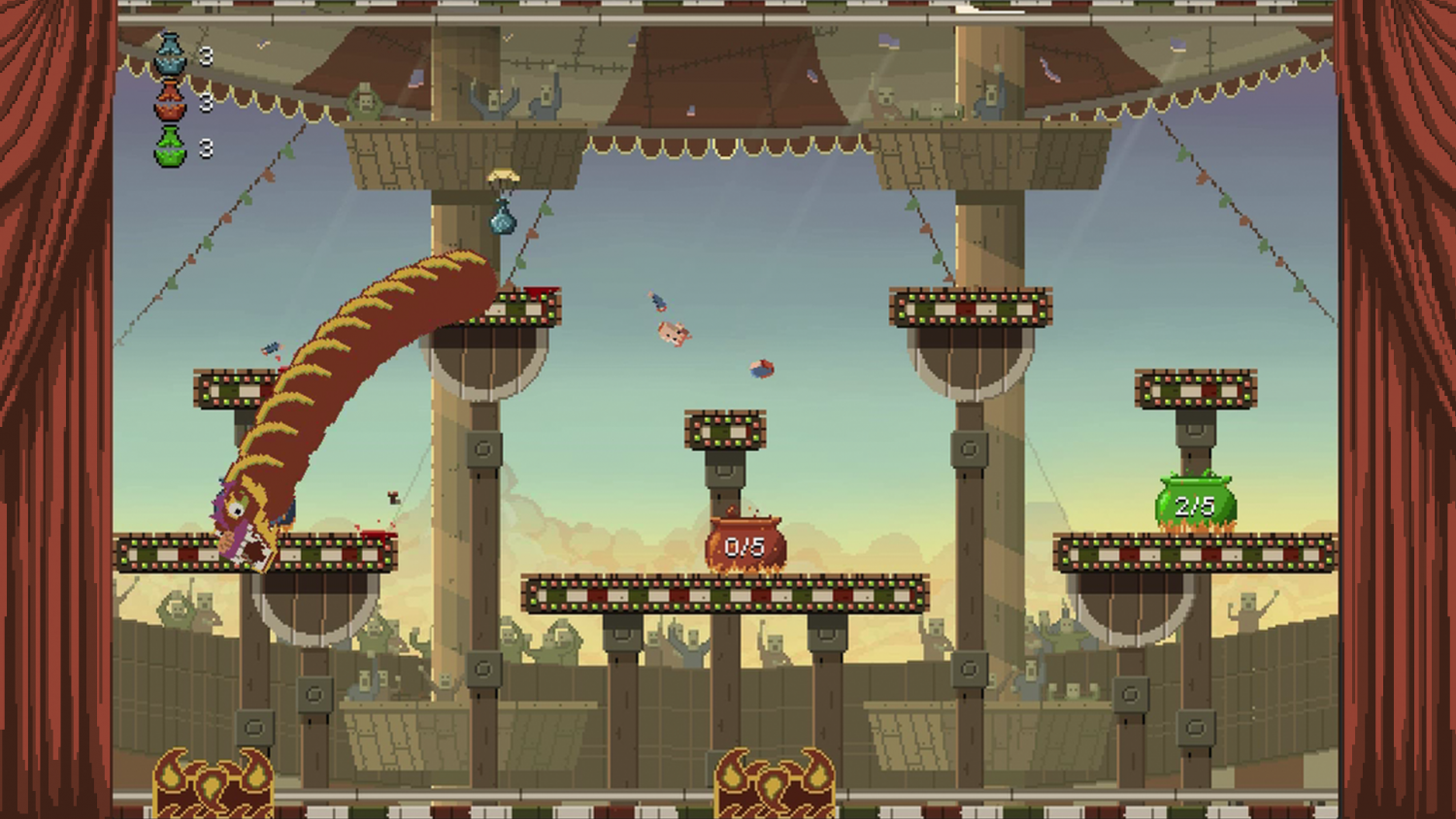Screen dimensions: 1456x819
Task: Click the white 3 next to blue potion
Action: pos(204,55)
